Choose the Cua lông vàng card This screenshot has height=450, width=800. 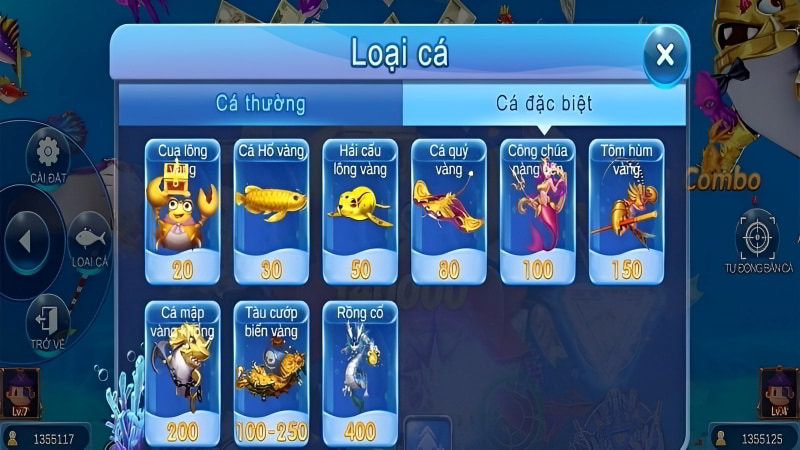[x=182, y=211]
